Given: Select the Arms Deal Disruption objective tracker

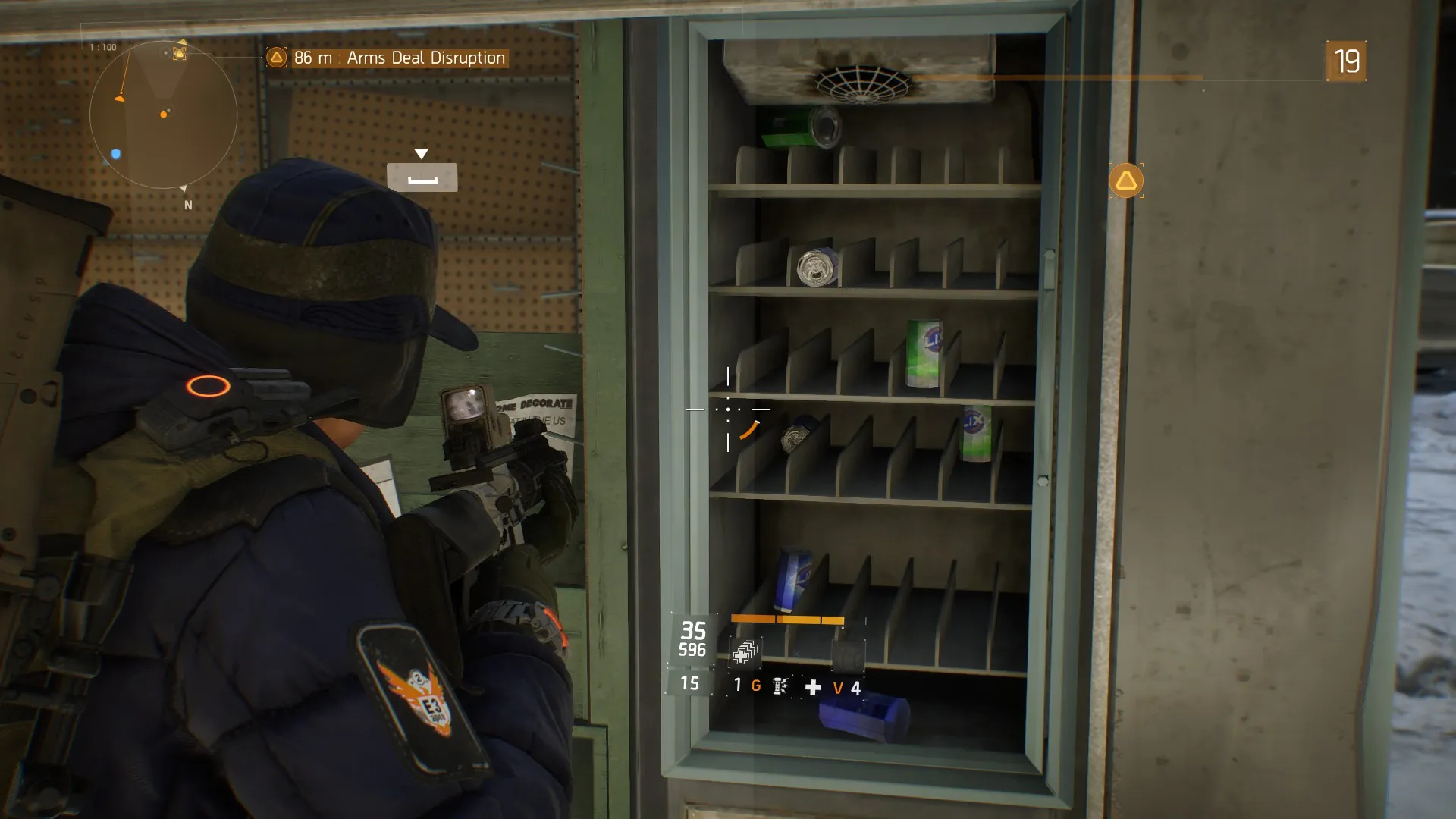Looking at the screenshot, I should click(x=388, y=58).
